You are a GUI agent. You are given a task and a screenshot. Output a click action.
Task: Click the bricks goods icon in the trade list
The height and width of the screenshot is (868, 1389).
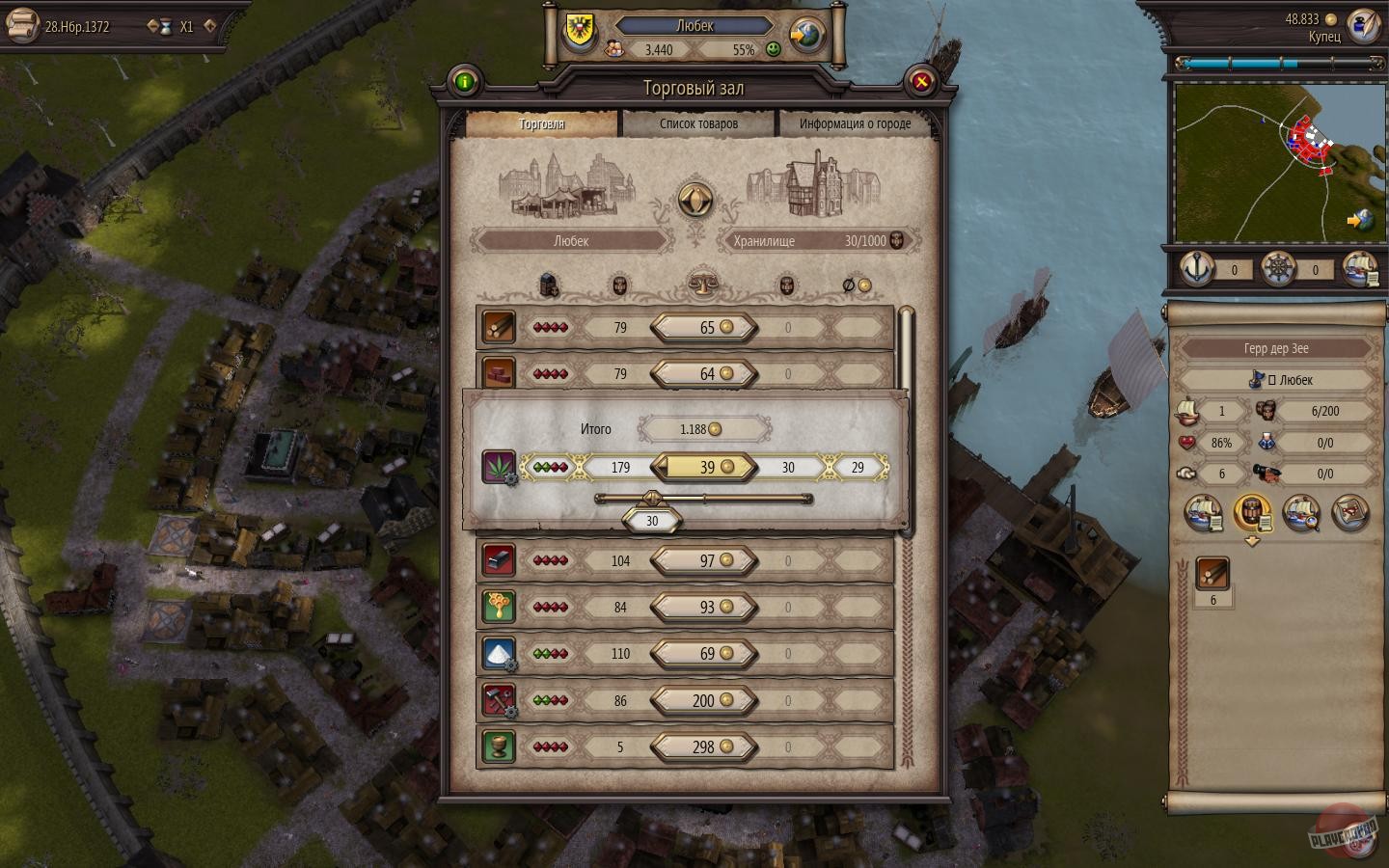[499, 373]
